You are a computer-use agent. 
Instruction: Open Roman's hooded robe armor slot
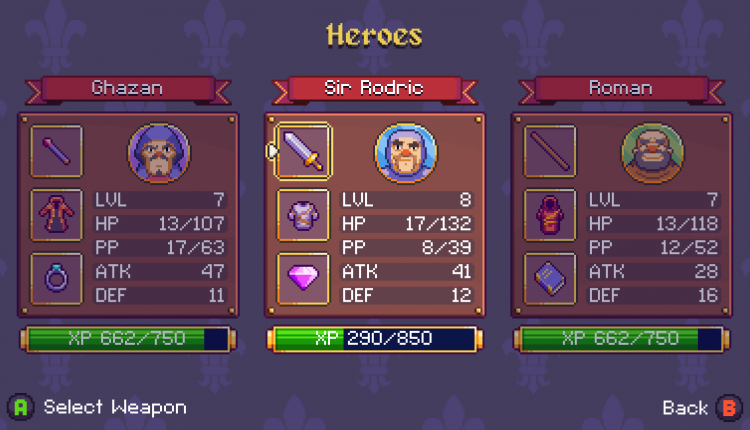[550, 215]
